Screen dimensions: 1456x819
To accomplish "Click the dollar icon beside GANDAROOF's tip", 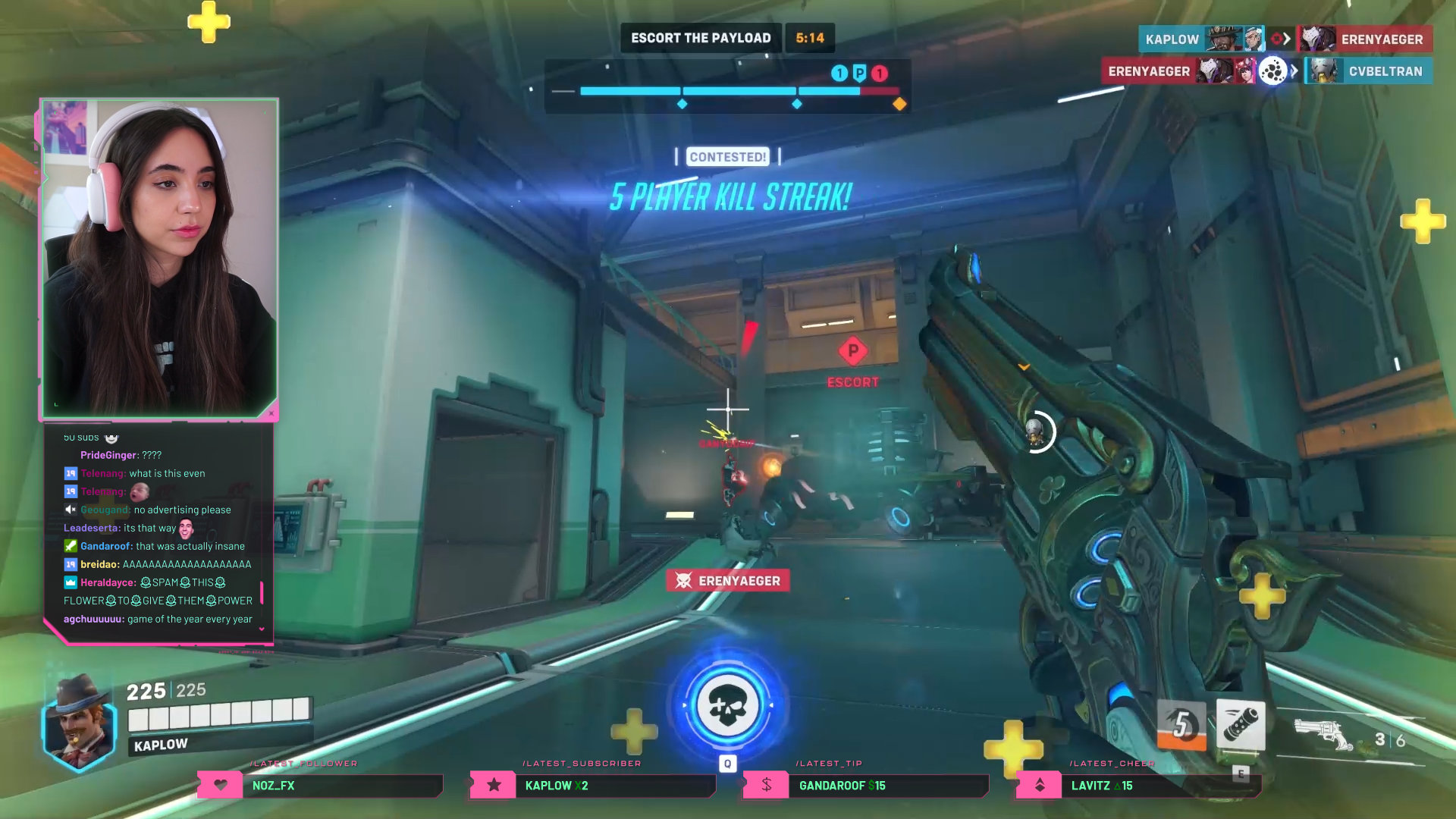I will (x=765, y=786).
